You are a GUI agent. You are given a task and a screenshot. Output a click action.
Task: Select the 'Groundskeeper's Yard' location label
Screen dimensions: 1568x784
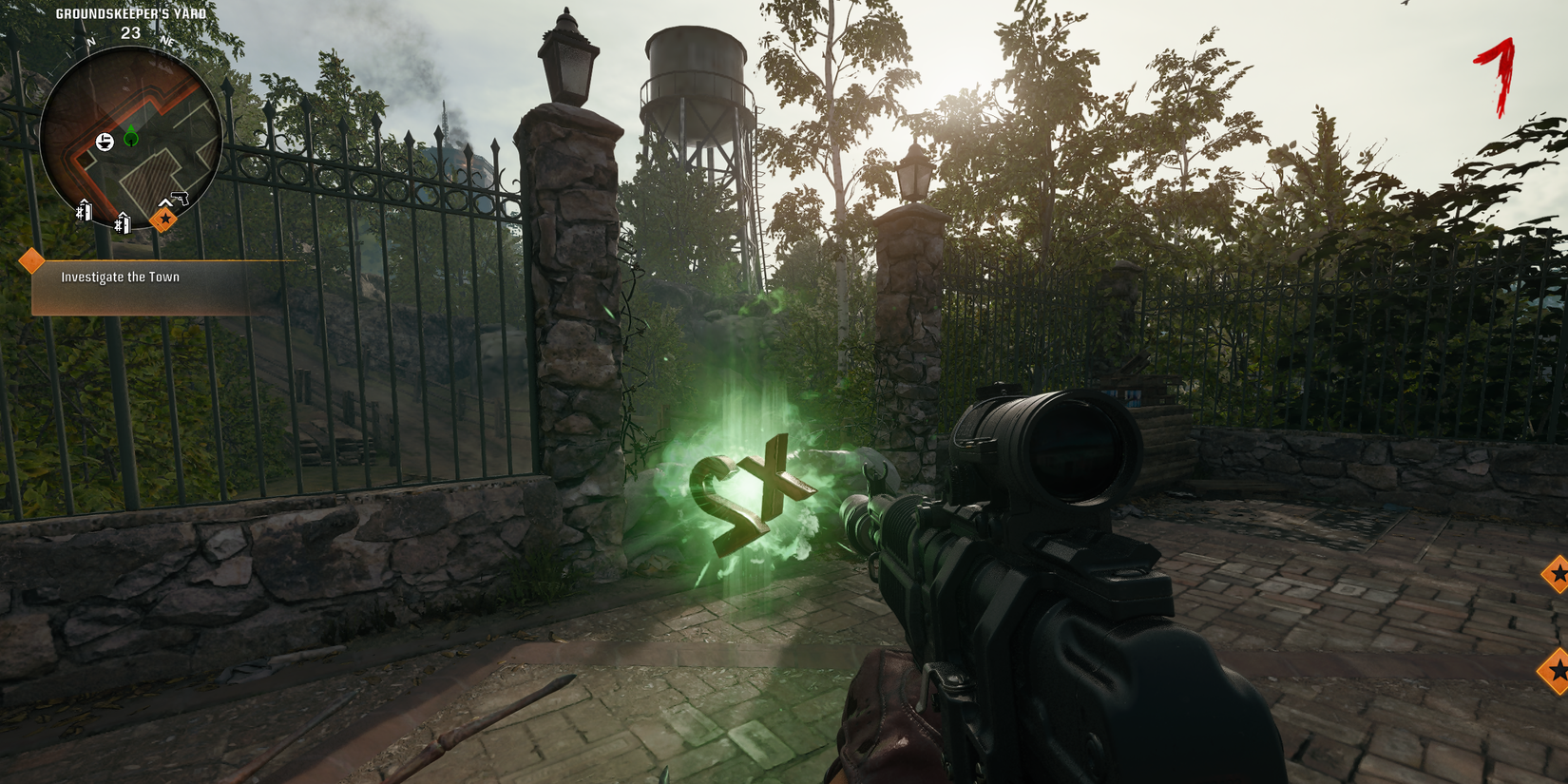coord(131,13)
